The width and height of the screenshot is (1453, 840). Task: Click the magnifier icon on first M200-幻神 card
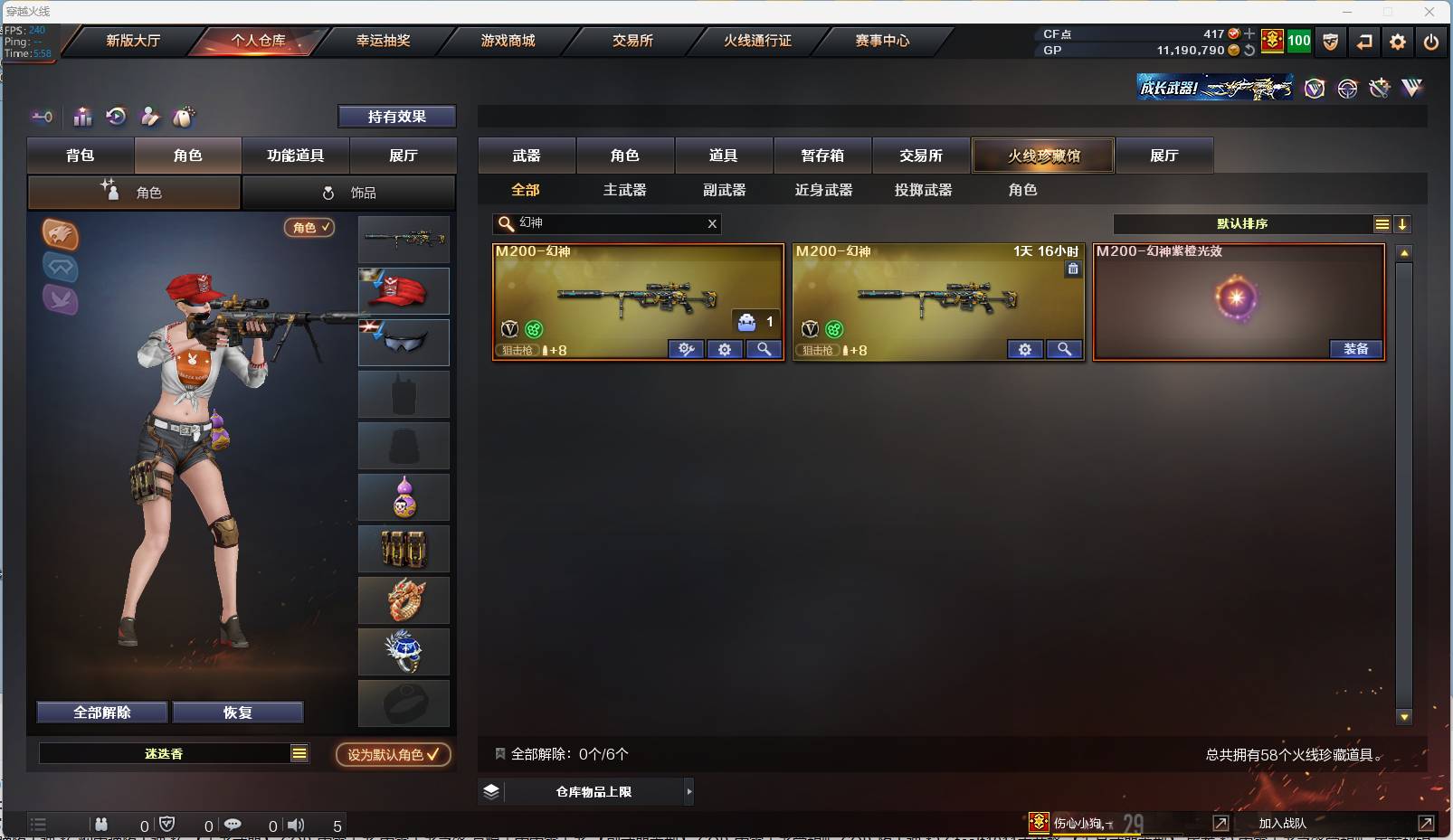pyautogui.click(x=764, y=349)
